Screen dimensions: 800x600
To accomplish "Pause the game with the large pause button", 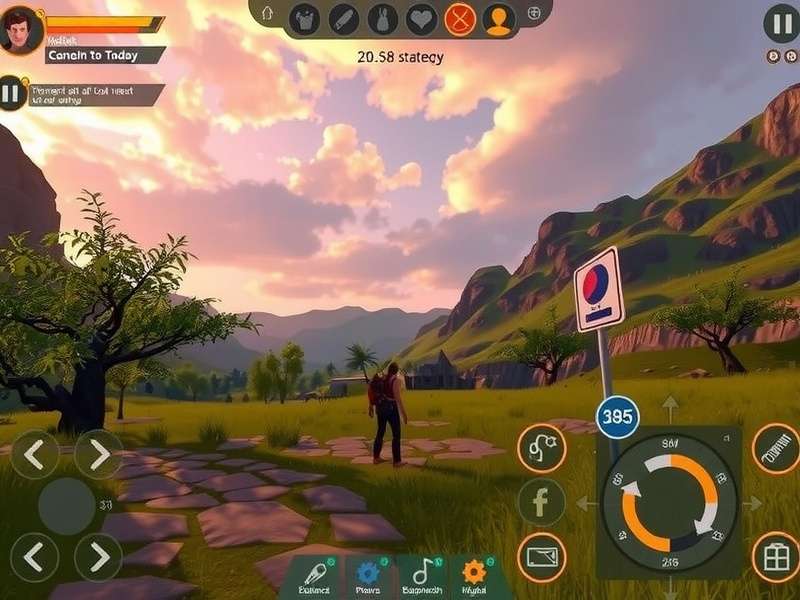I will coord(781,23).
